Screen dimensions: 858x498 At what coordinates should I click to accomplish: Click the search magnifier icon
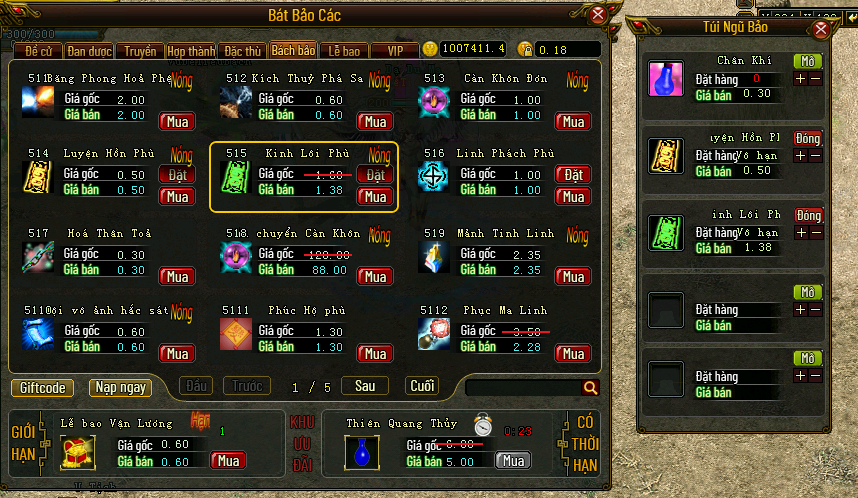(590, 387)
